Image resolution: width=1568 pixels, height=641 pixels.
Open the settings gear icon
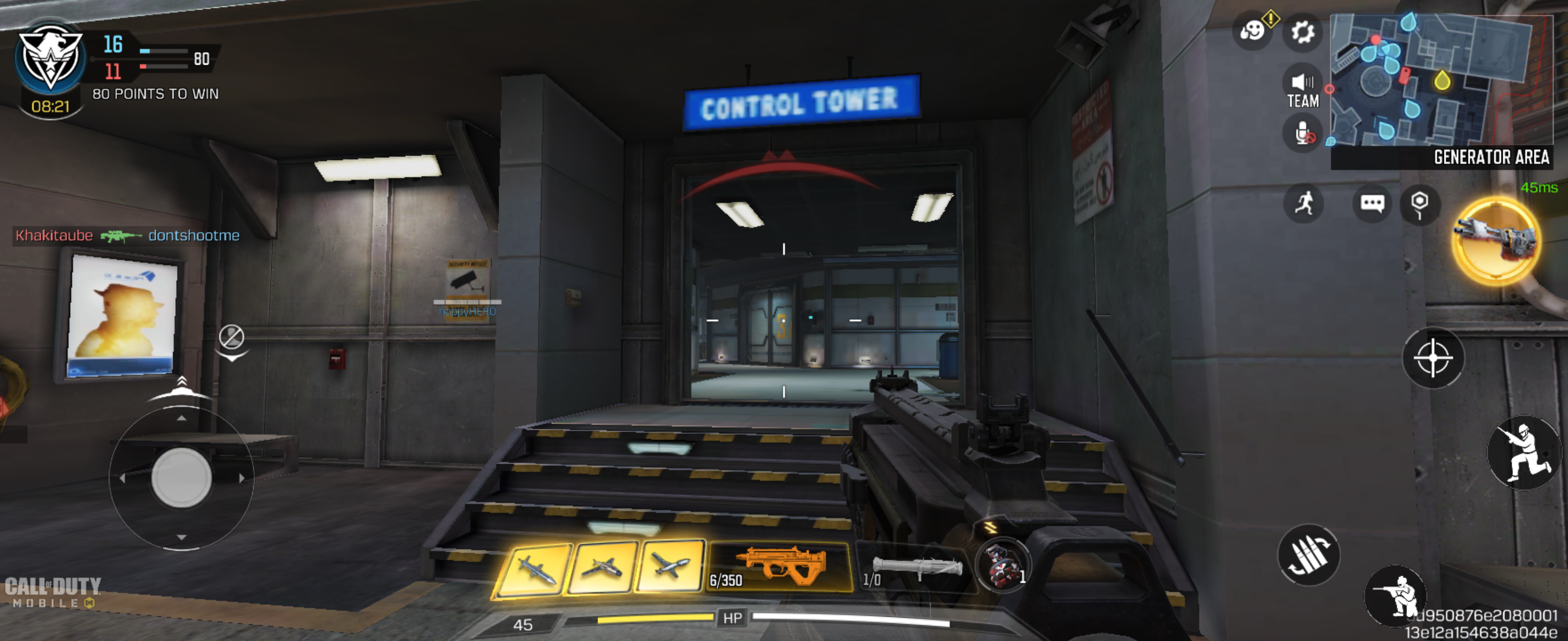1302,31
